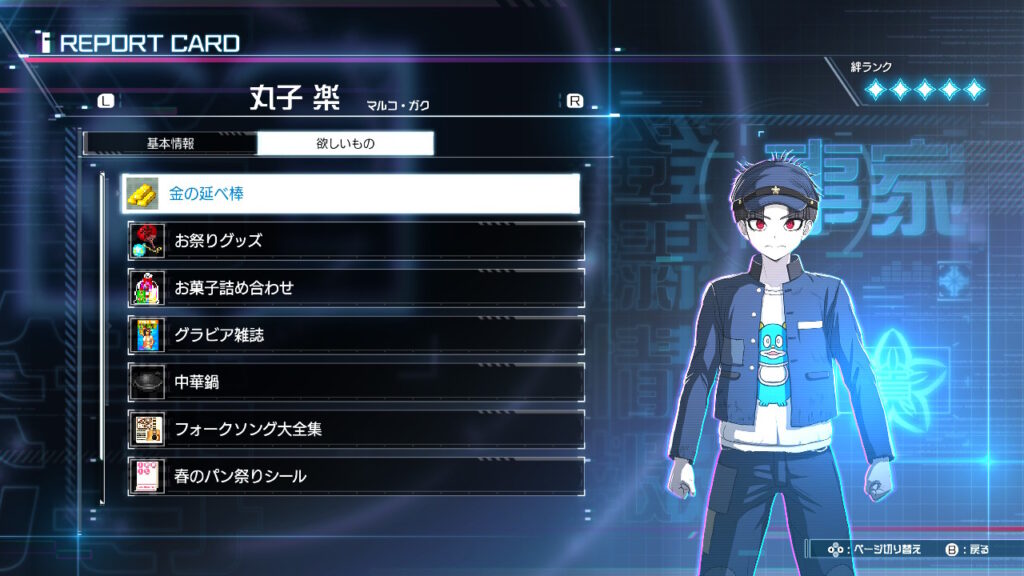Select the 欲しいもの tab
The image size is (1024, 576).
(345, 143)
